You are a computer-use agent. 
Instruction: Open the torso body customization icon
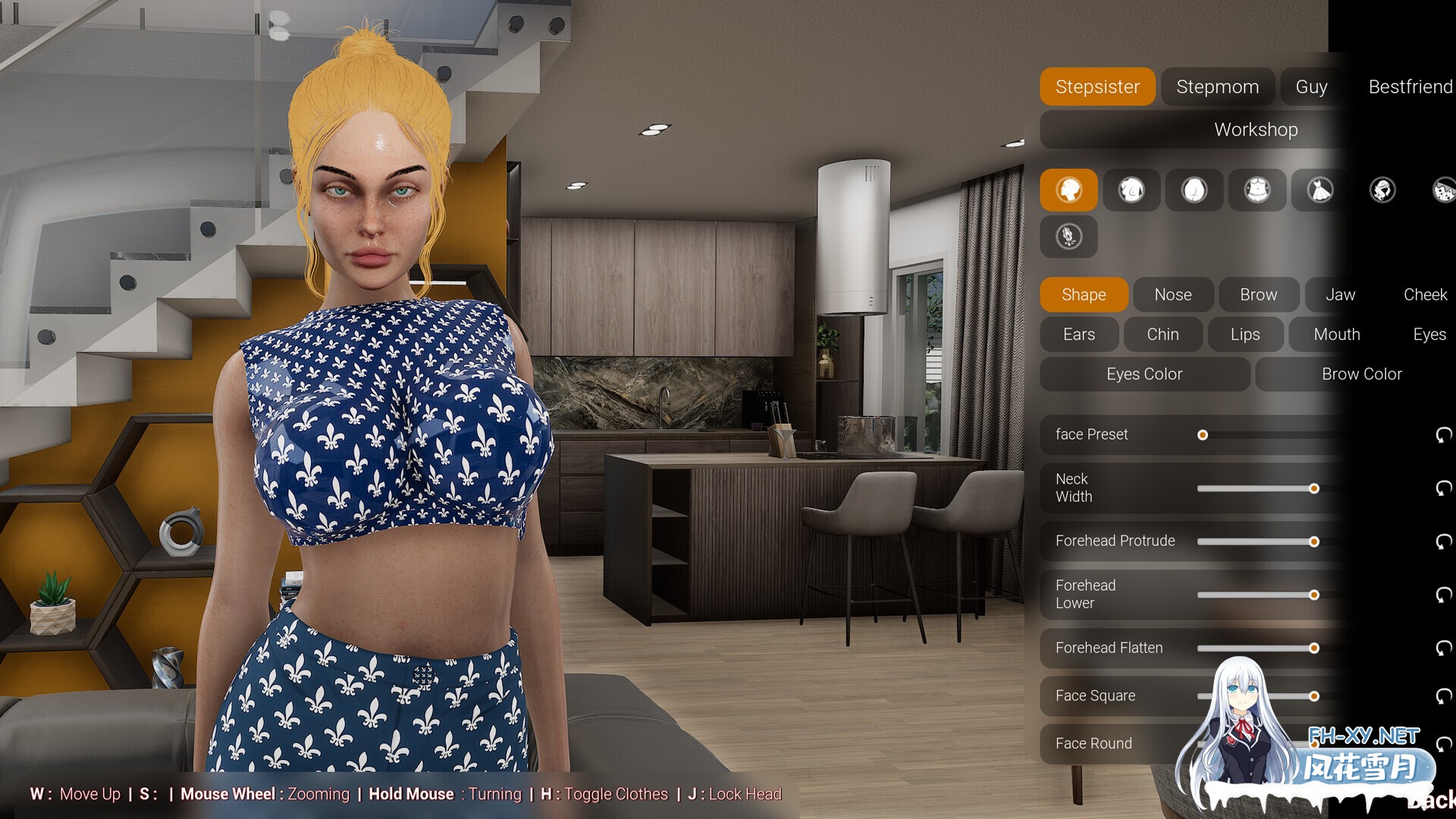(x=1257, y=190)
